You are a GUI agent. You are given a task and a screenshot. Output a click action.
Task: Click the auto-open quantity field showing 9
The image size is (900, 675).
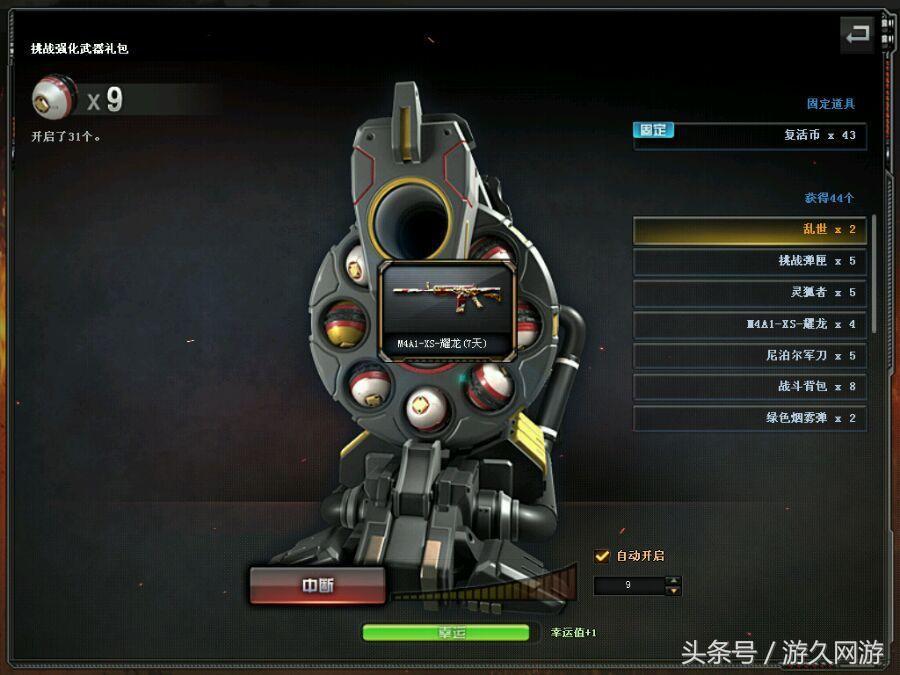pos(629,586)
